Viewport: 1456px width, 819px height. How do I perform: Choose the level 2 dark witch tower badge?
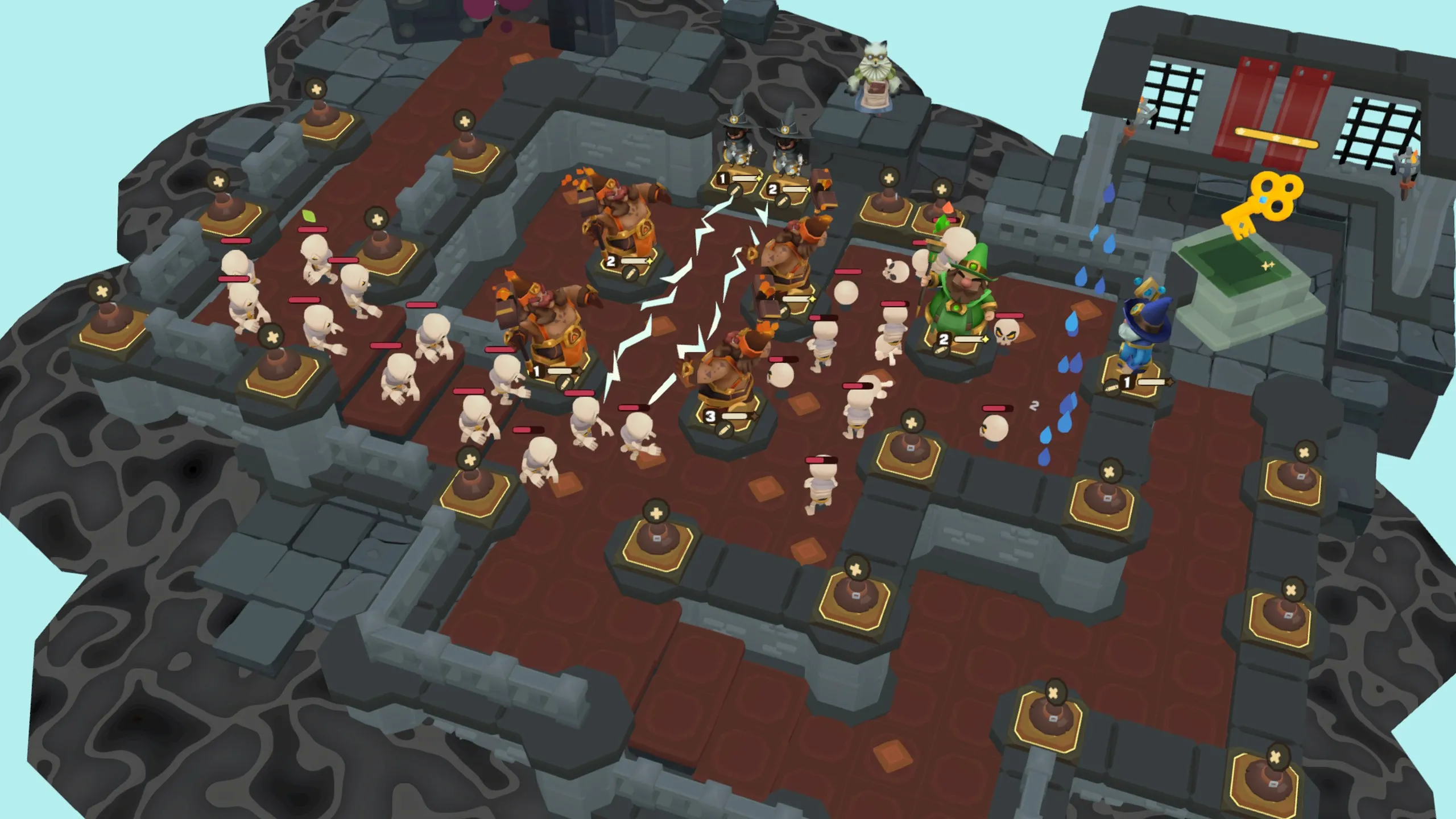(x=773, y=189)
